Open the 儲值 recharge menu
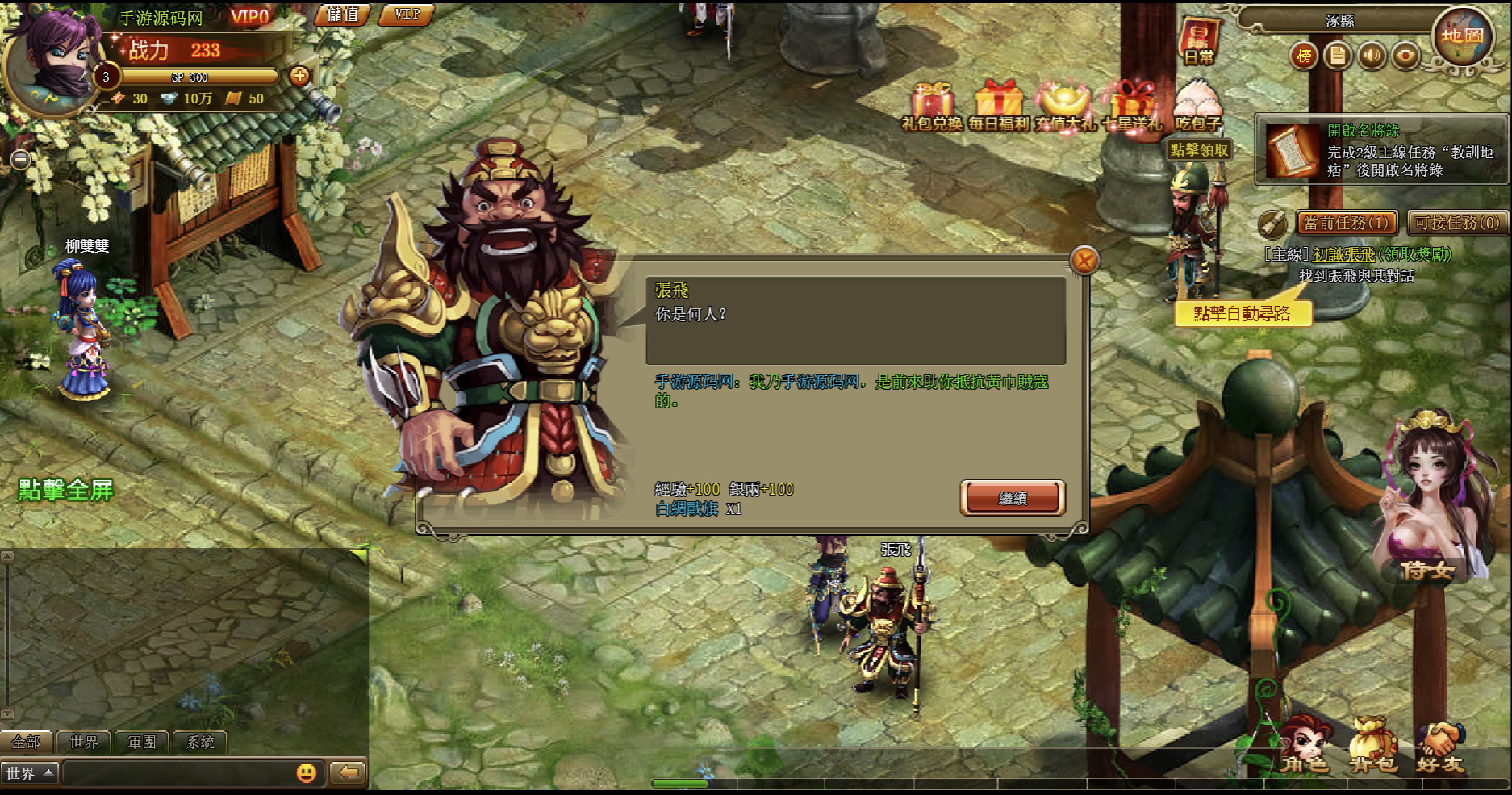Screen dimensions: 1512x795 pos(342,15)
